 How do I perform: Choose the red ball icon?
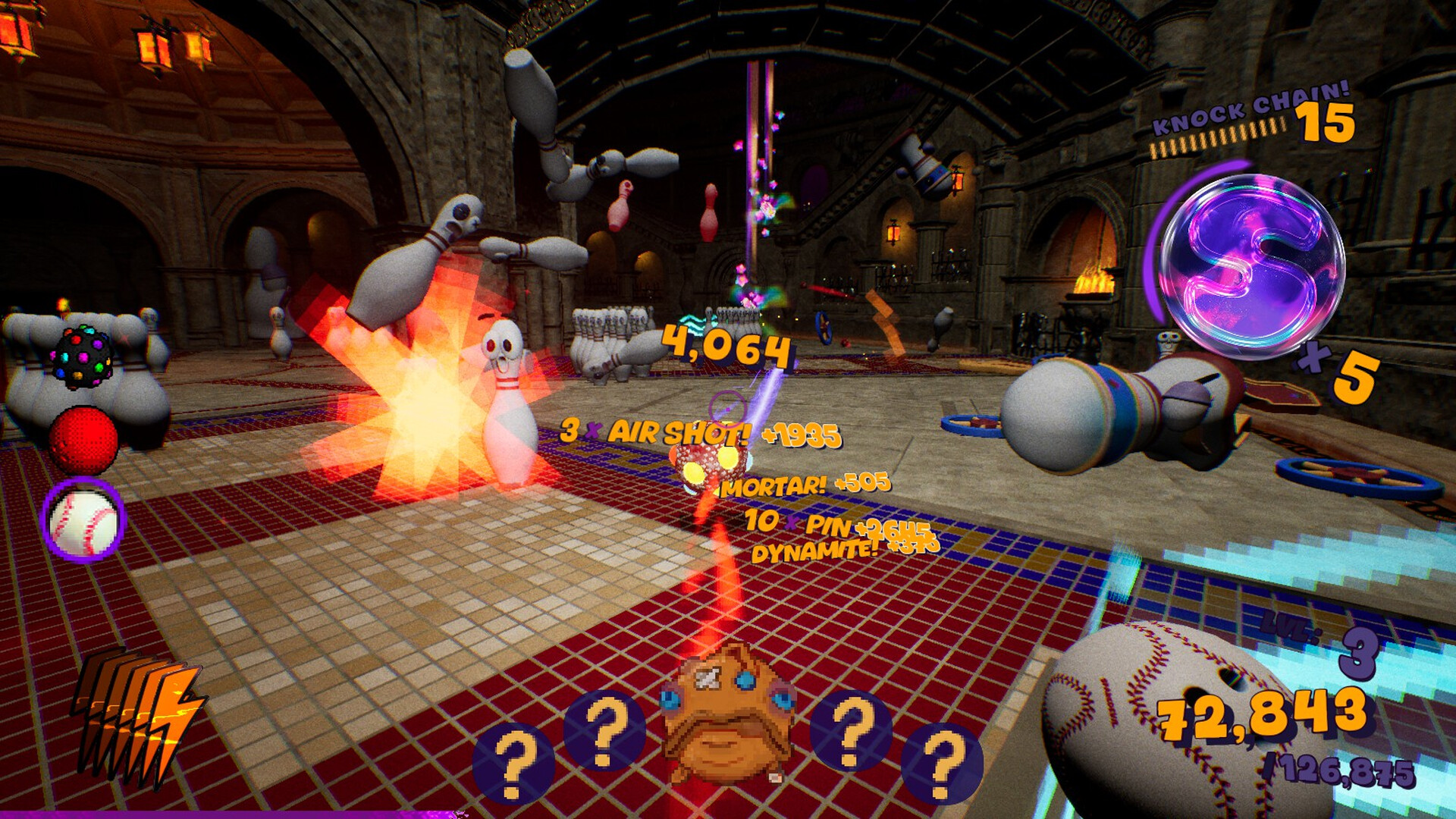pos(83,440)
